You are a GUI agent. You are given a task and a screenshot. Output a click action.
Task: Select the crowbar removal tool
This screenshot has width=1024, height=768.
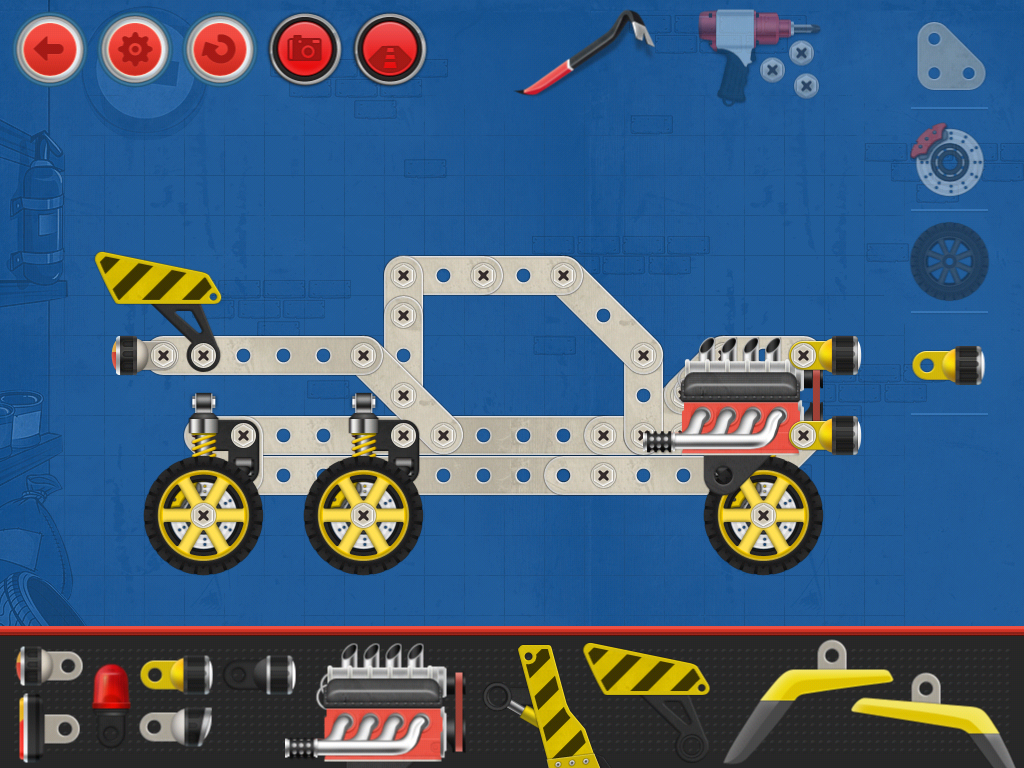click(x=585, y=55)
